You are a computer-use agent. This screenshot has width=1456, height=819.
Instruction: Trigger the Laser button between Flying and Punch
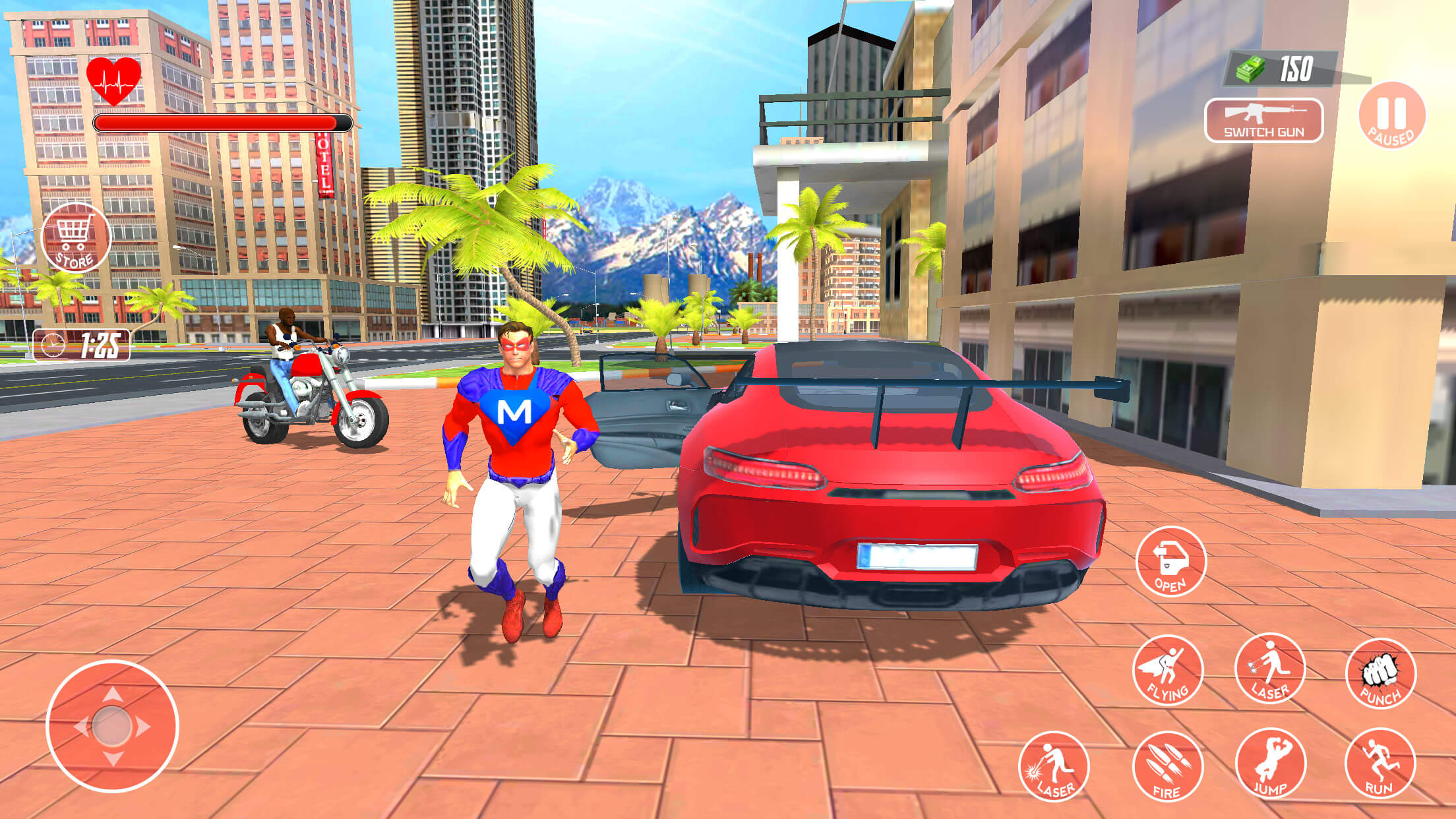[x=1269, y=669]
